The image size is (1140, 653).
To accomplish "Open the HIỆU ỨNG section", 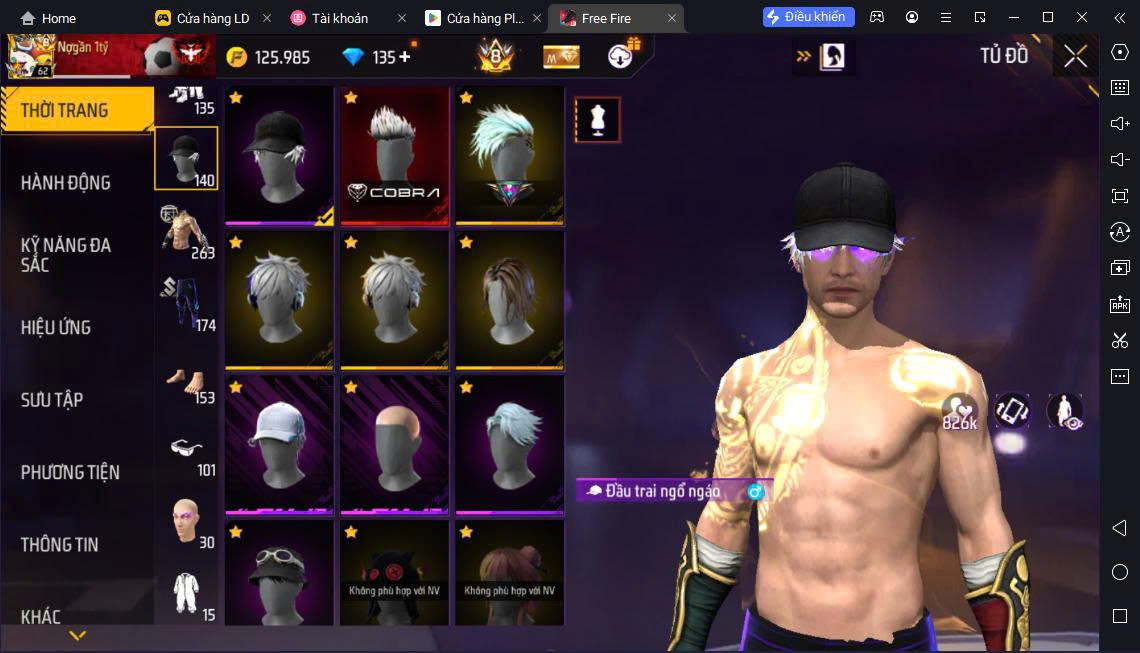I will (56, 327).
